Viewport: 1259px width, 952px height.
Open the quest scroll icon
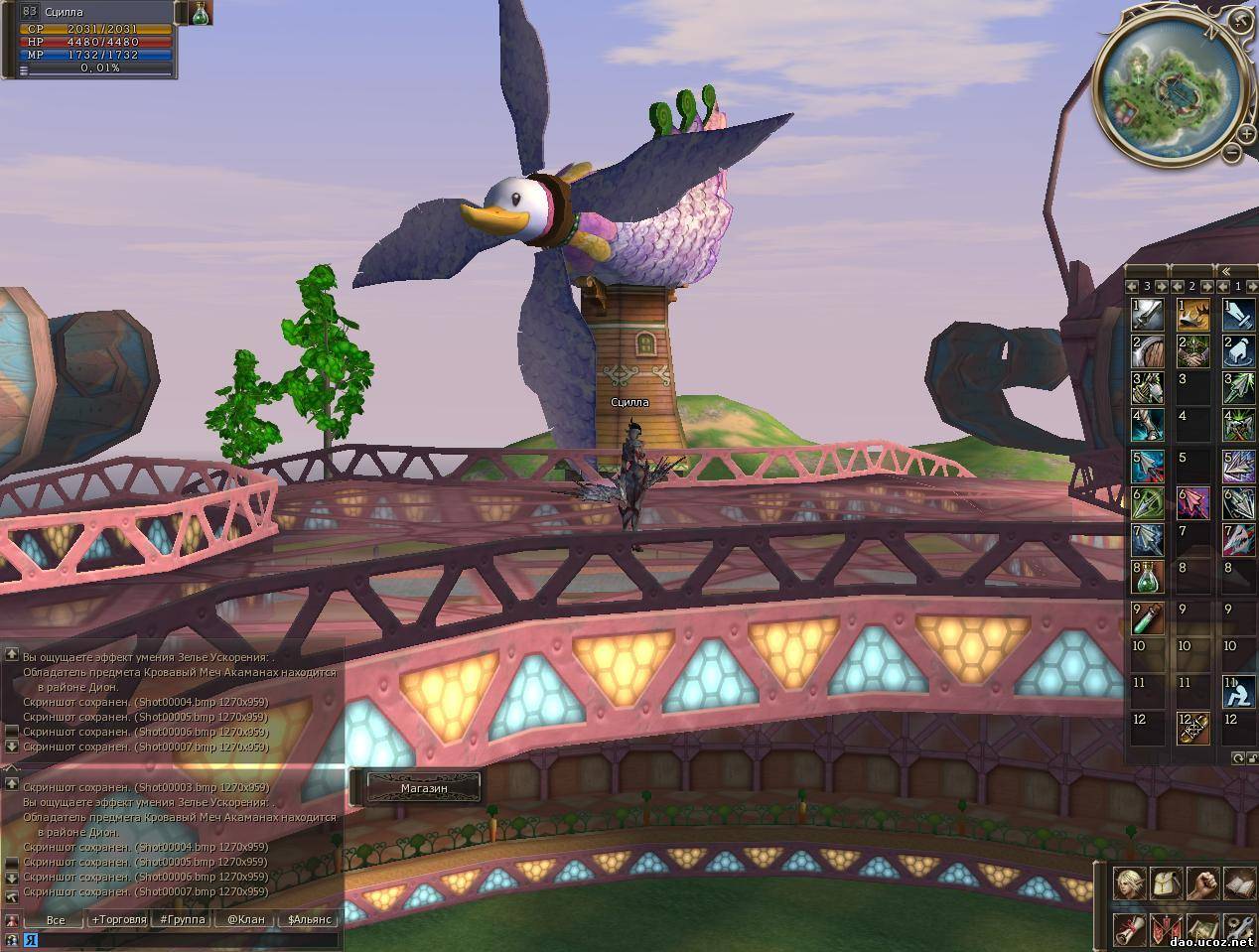pos(1129,929)
